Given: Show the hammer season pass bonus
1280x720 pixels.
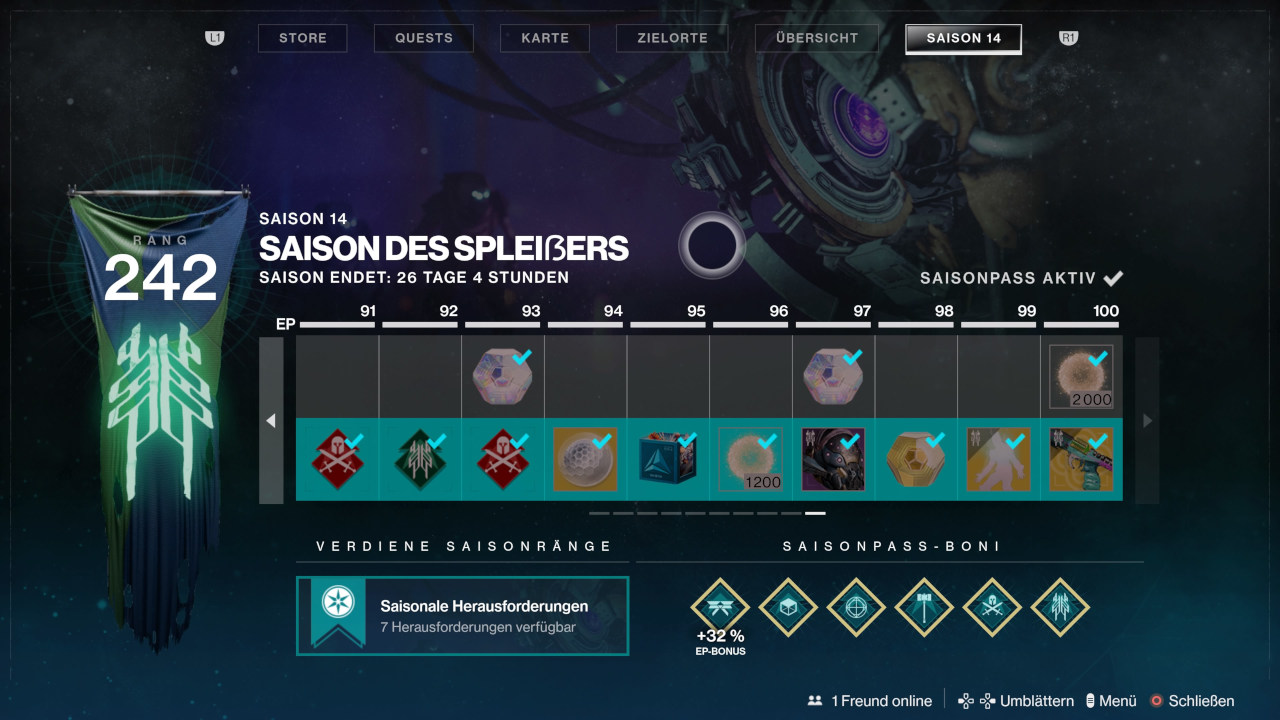Looking at the screenshot, I should [x=924, y=607].
